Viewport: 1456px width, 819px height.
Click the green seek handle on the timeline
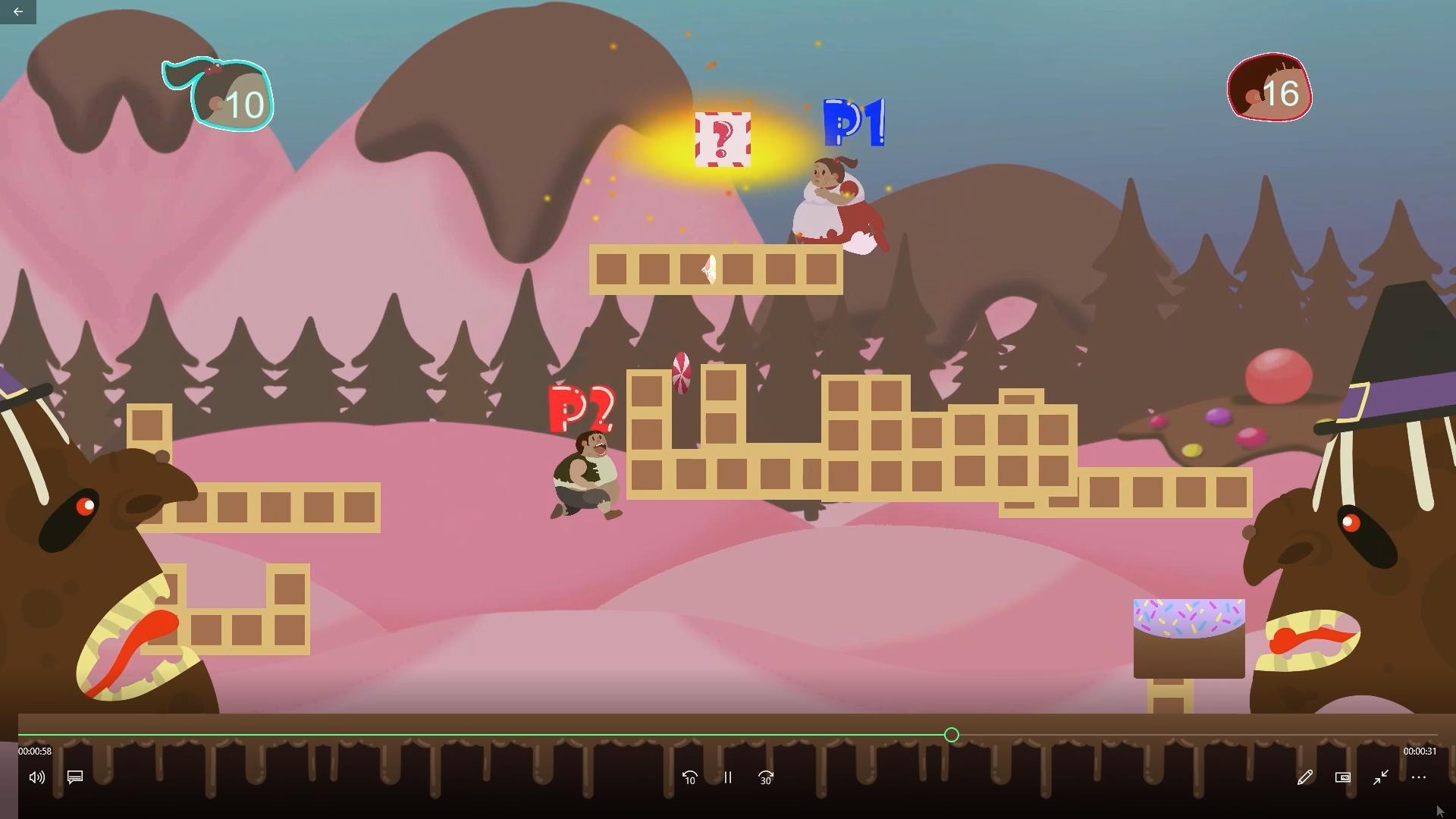tap(951, 734)
